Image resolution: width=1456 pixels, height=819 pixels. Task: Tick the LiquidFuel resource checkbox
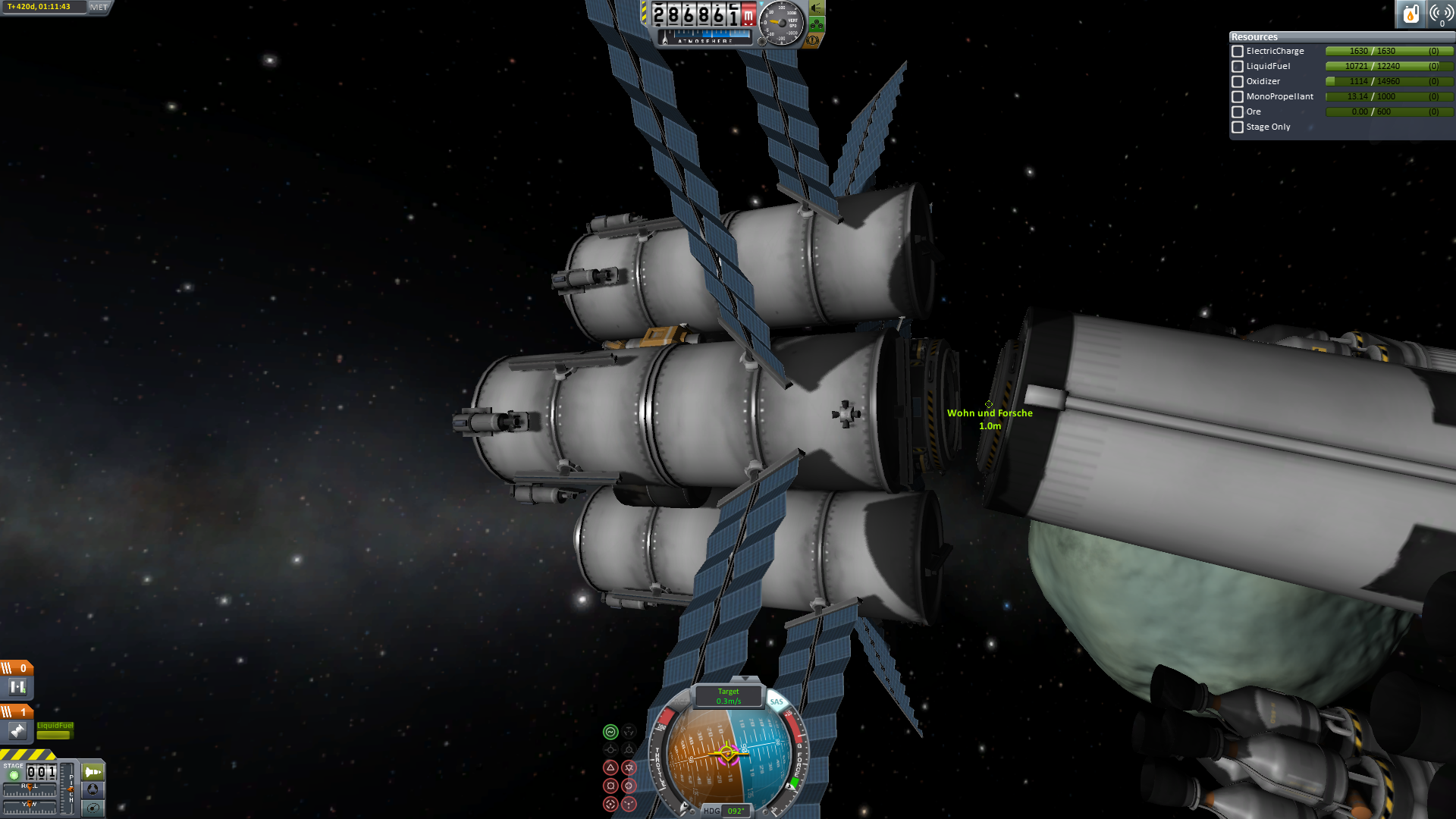[1238, 67]
